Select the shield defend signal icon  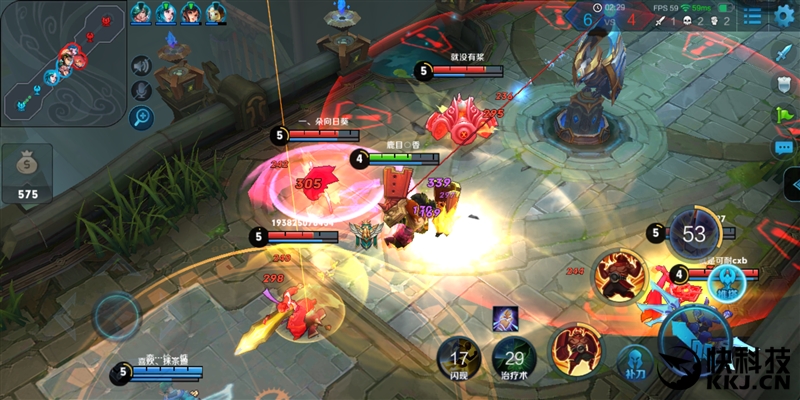(784, 82)
